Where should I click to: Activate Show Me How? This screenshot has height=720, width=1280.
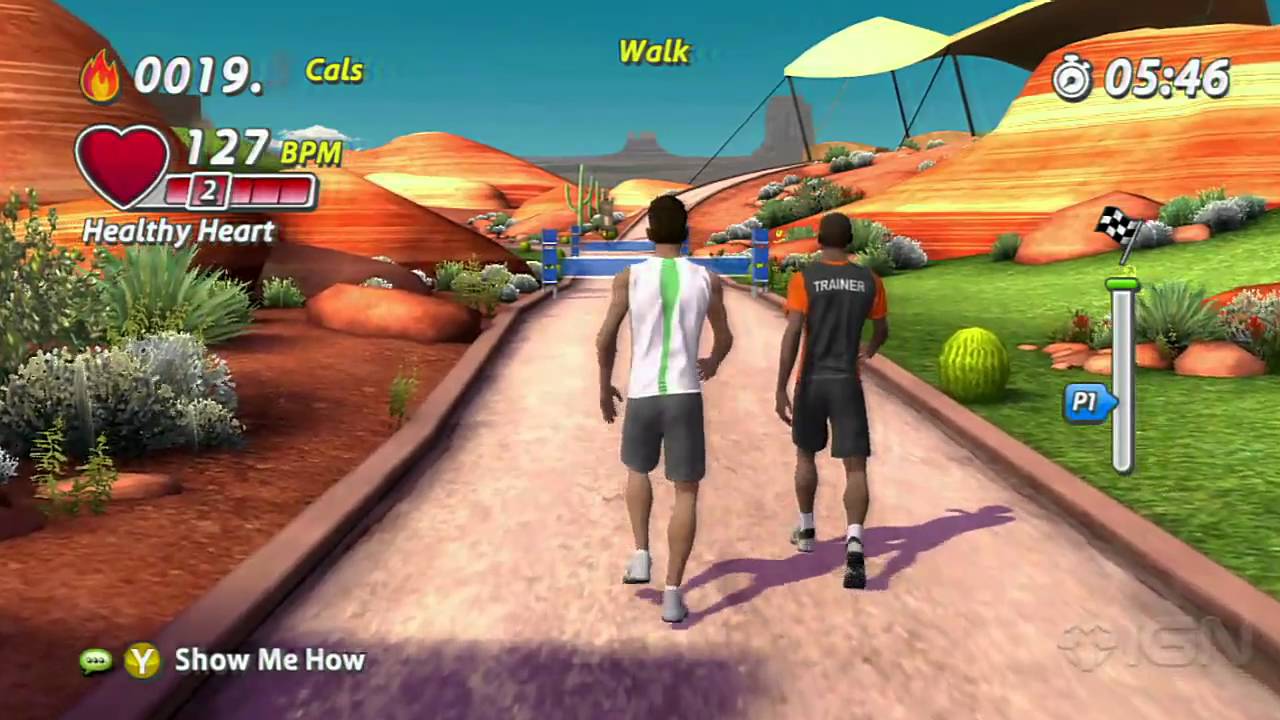click(x=269, y=660)
